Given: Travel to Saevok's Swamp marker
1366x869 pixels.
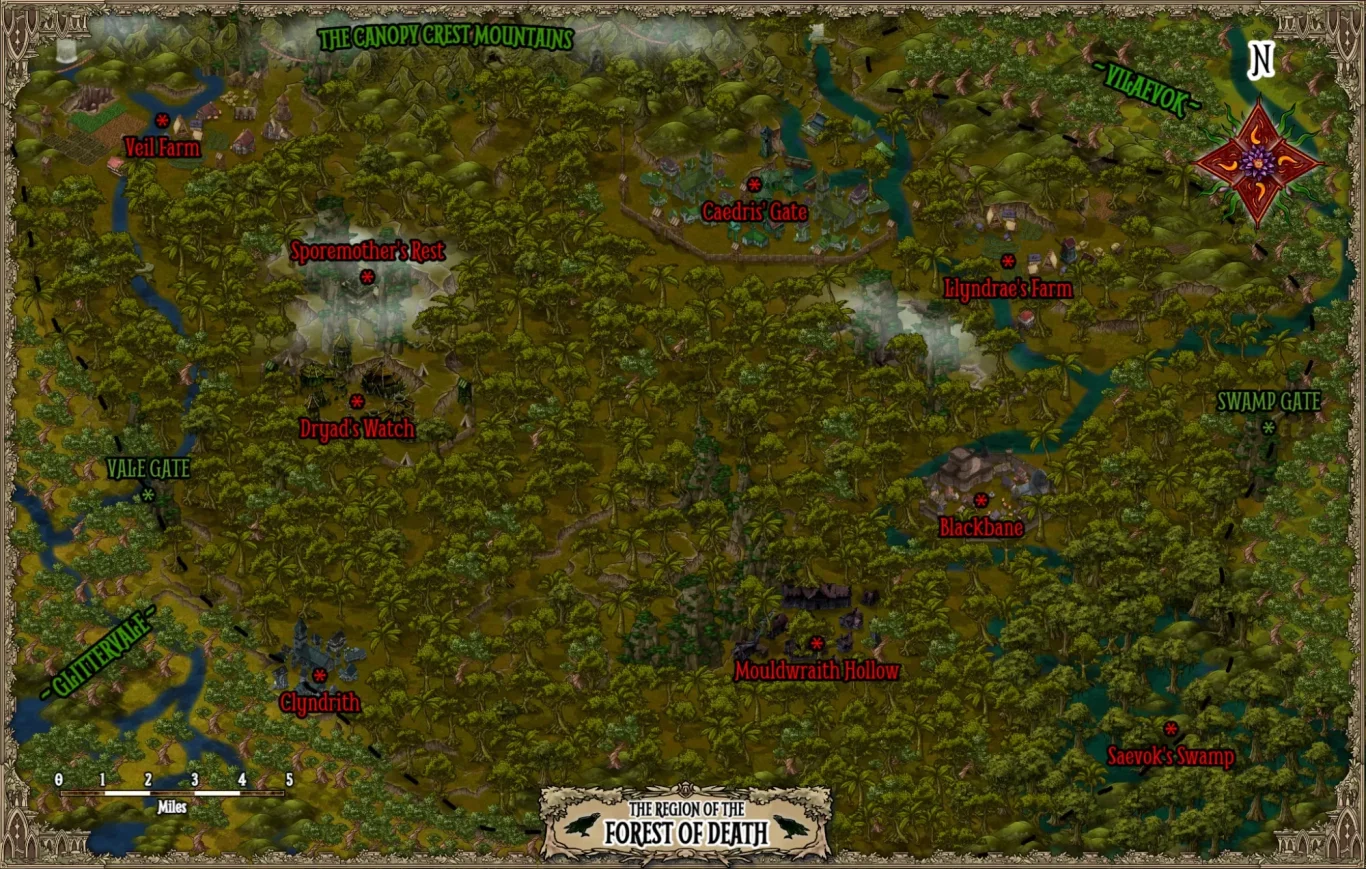Looking at the screenshot, I should click(x=1171, y=729).
